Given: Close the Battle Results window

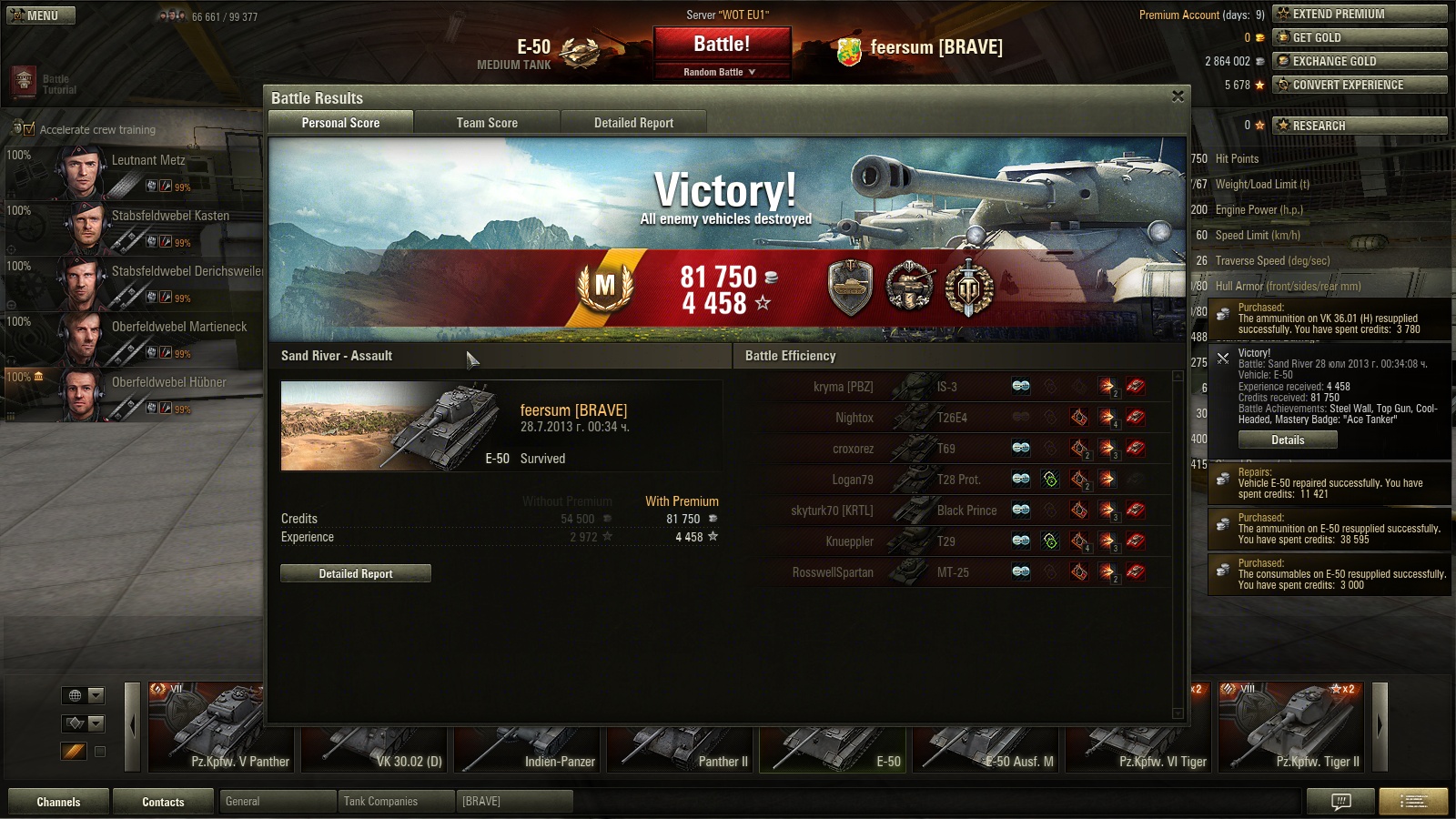Looking at the screenshot, I should 1178,96.
